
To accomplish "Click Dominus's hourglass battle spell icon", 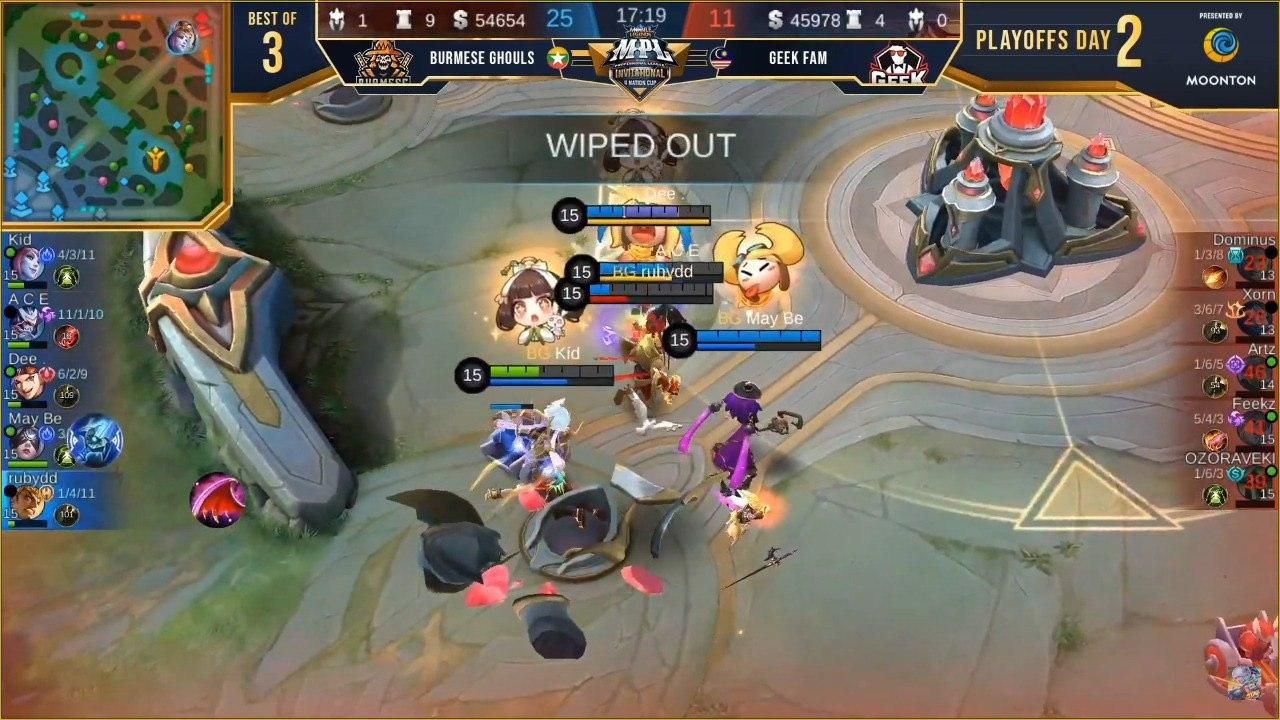I will (1234, 255).
